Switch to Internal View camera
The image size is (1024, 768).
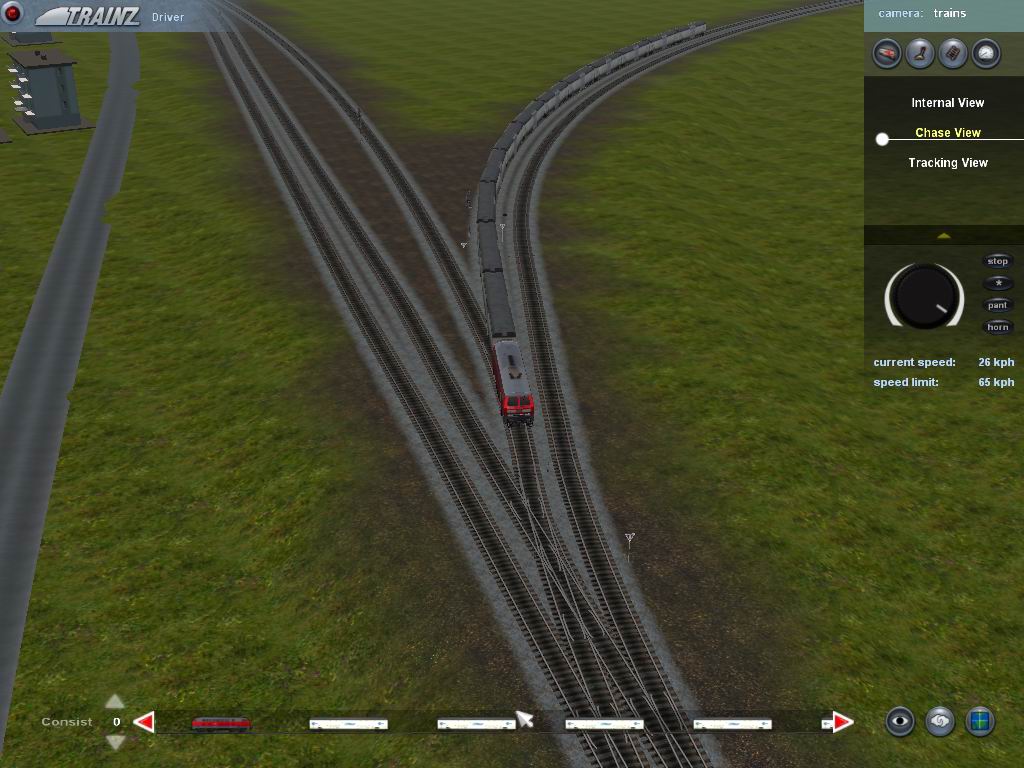click(947, 103)
